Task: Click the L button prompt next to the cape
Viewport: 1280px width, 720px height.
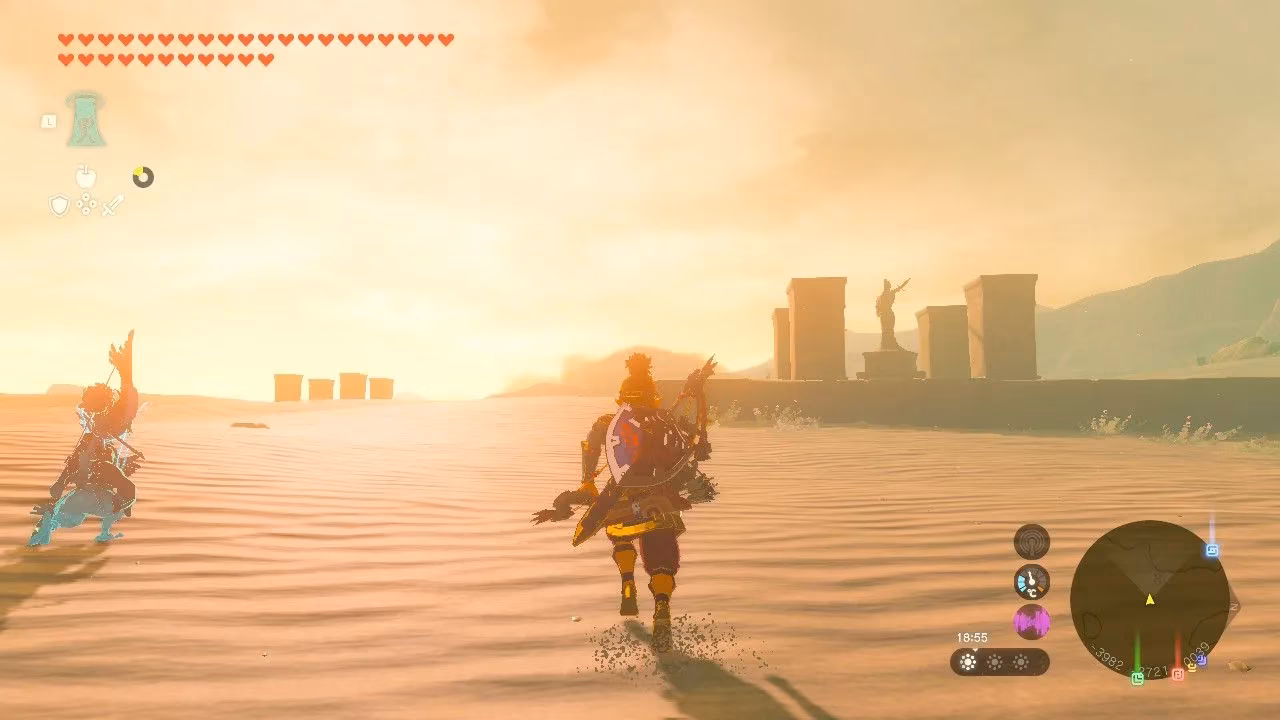Action: pyautogui.click(x=49, y=121)
